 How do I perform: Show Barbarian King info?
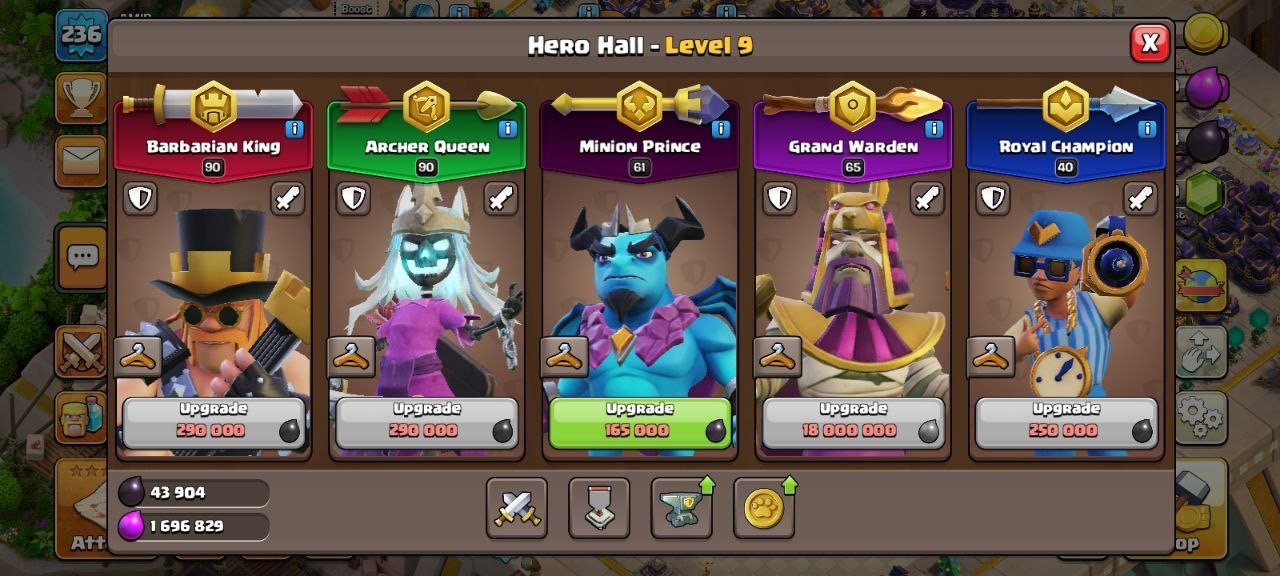tap(294, 129)
